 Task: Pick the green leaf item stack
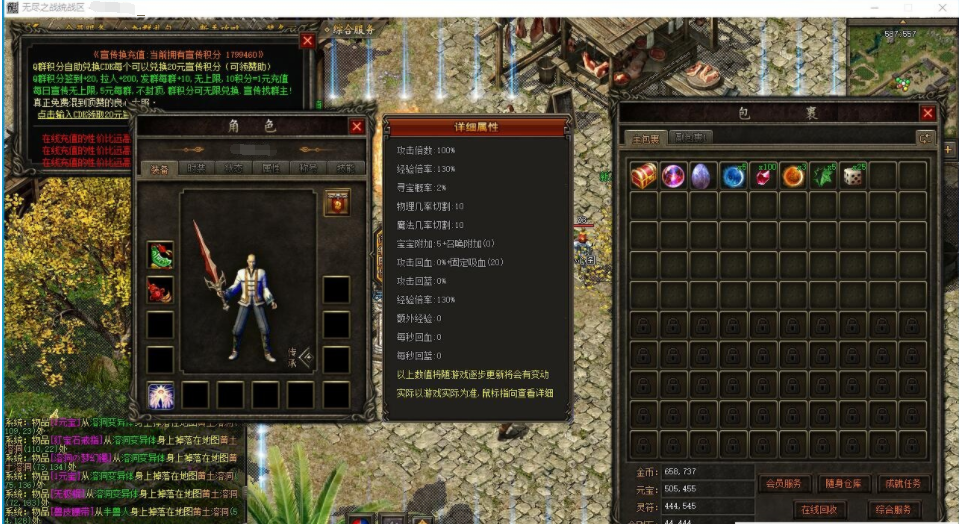tap(823, 176)
